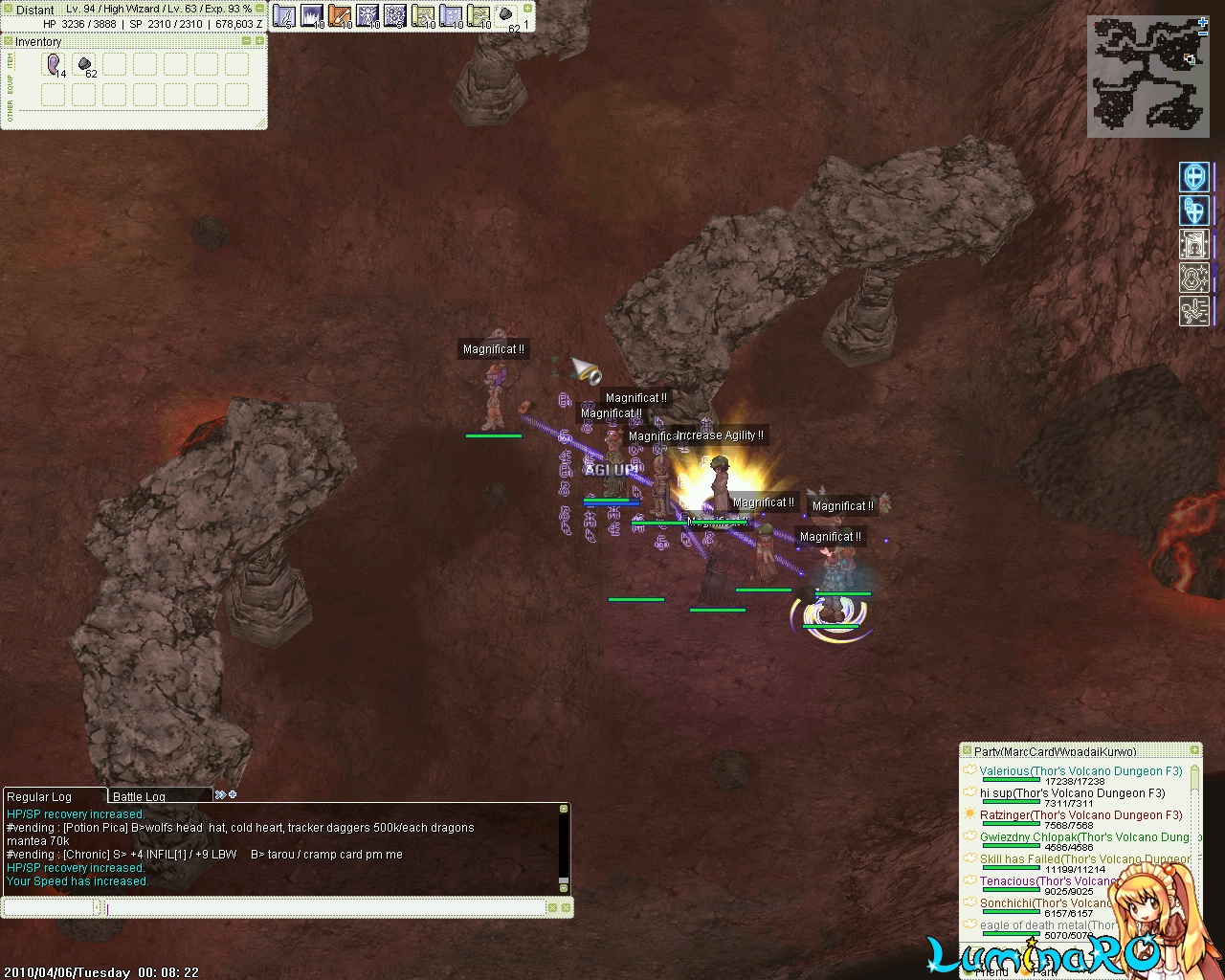The image size is (1225, 980).
Task: Zoom in the minimap with plus button
Action: coord(1203,22)
